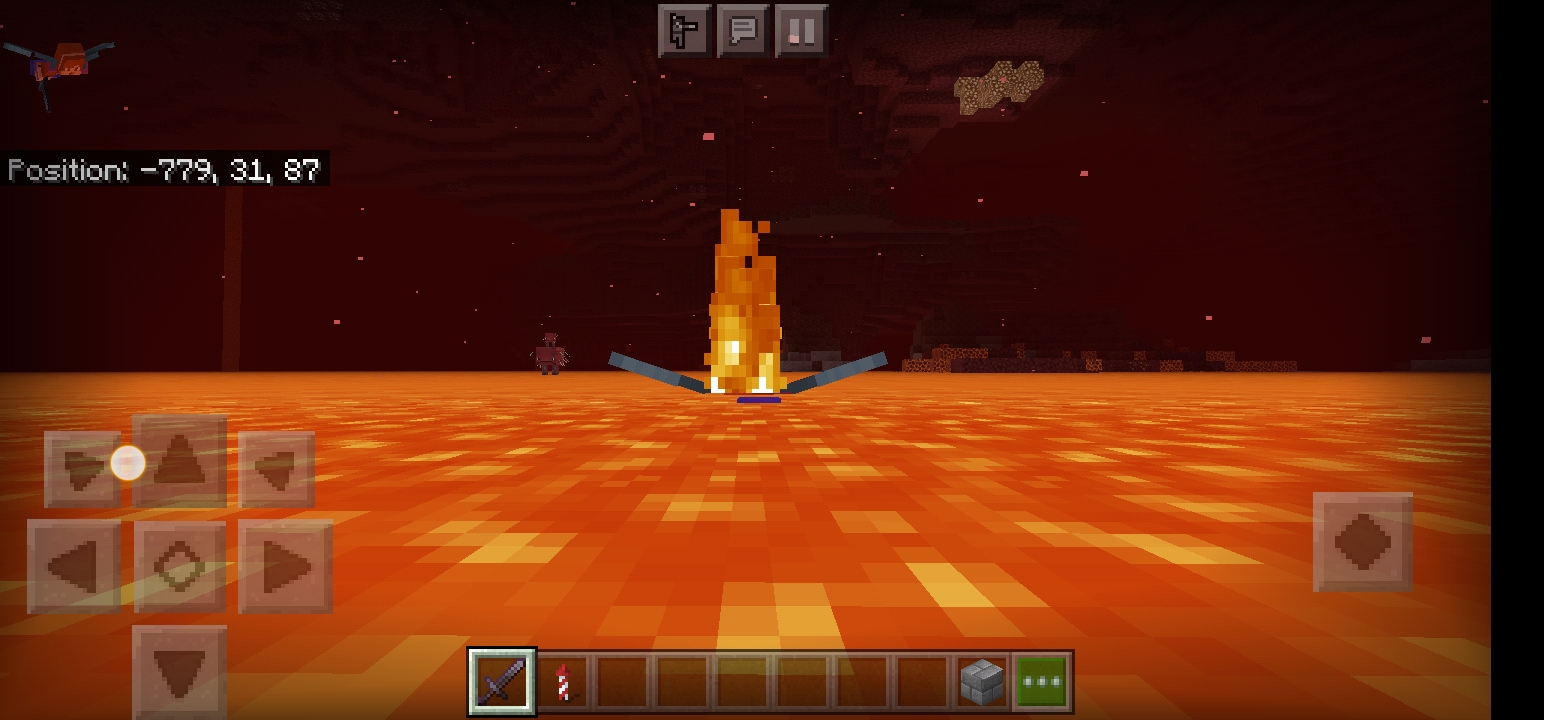The image size is (1544, 720).
Task: Select the sword hotbar slot
Action: pos(502,682)
